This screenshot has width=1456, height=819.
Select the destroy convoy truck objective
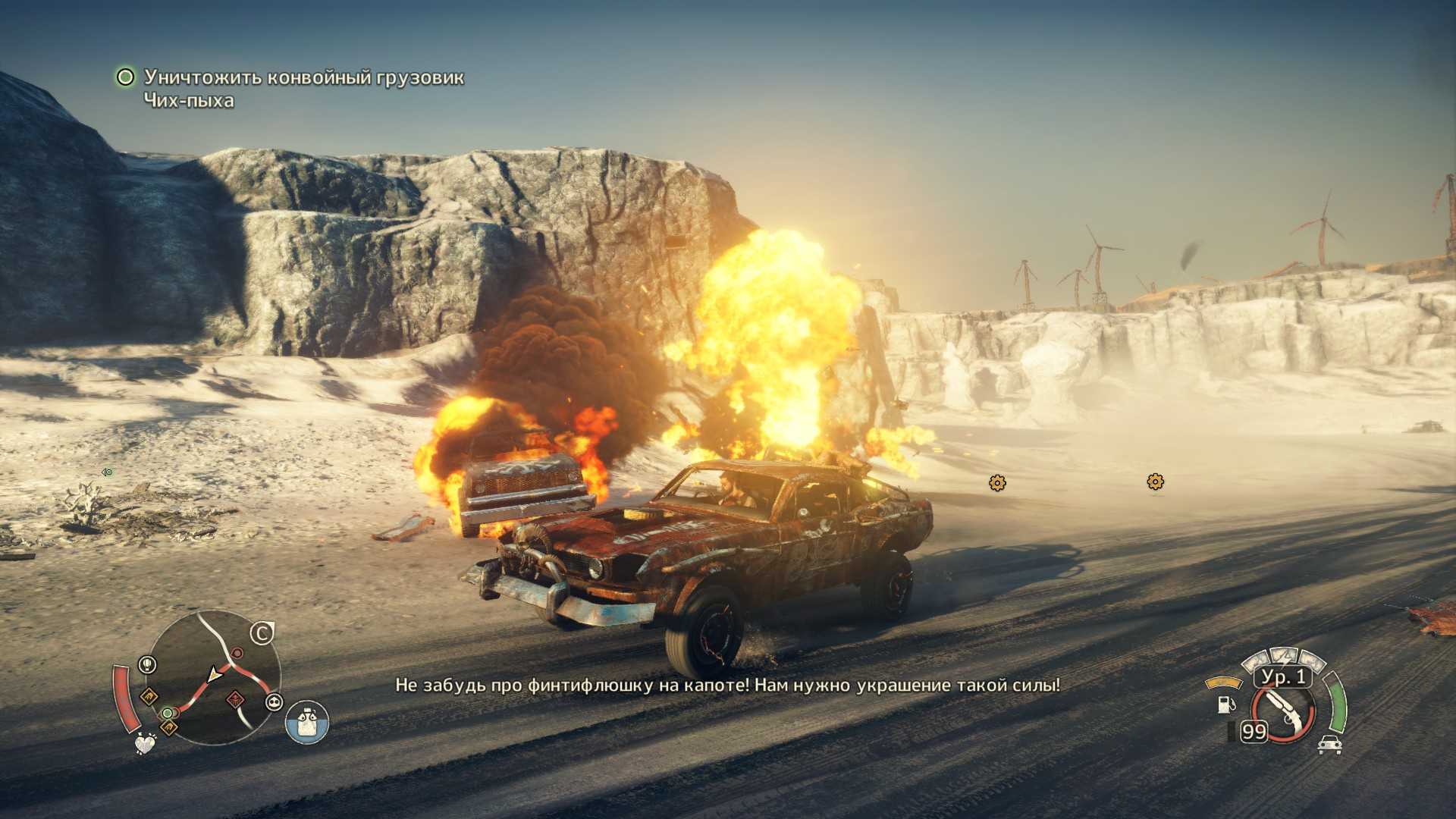(x=303, y=77)
